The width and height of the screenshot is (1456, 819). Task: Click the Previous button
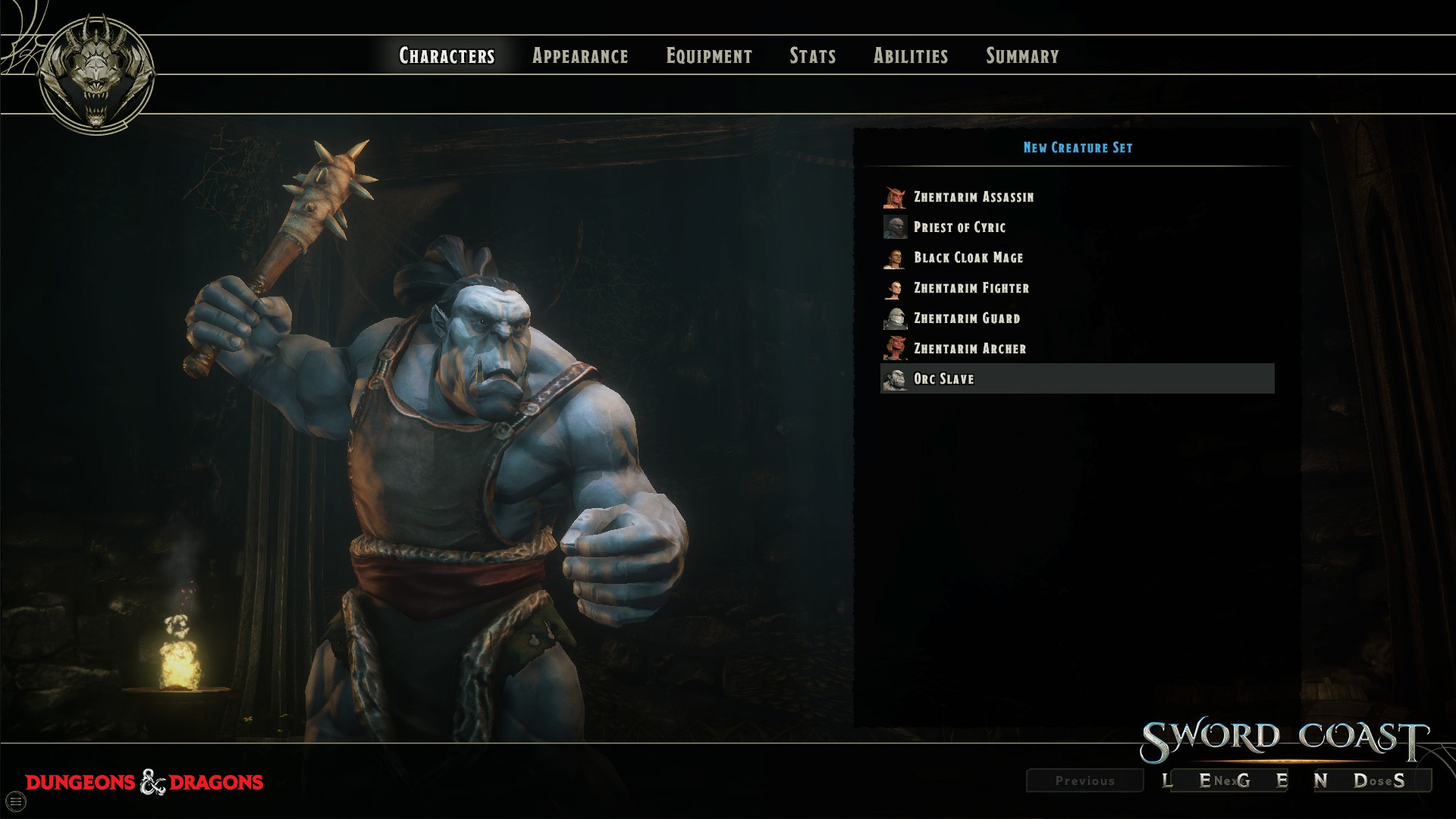[1084, 780]
